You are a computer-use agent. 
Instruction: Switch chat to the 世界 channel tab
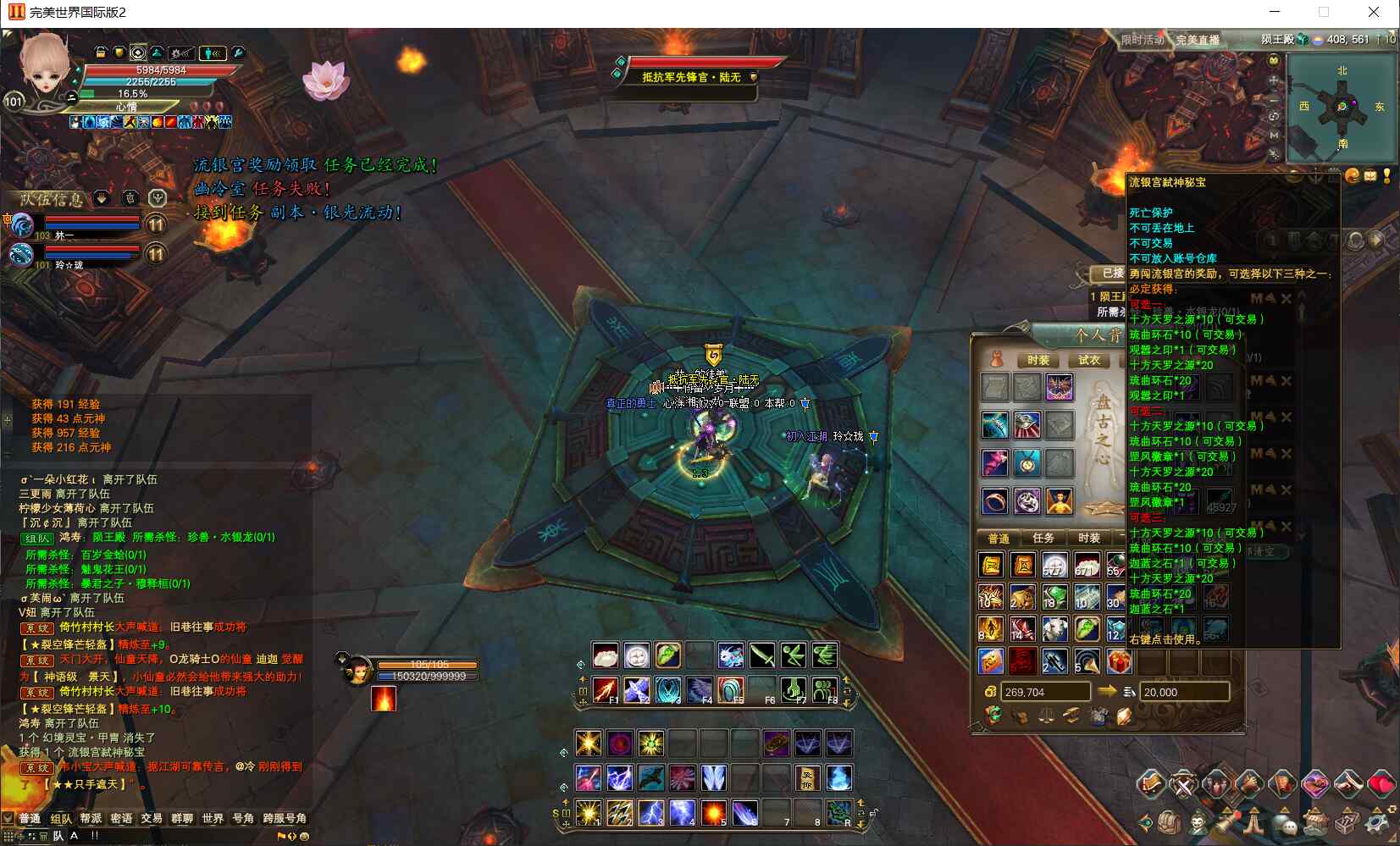click(213, 818)
